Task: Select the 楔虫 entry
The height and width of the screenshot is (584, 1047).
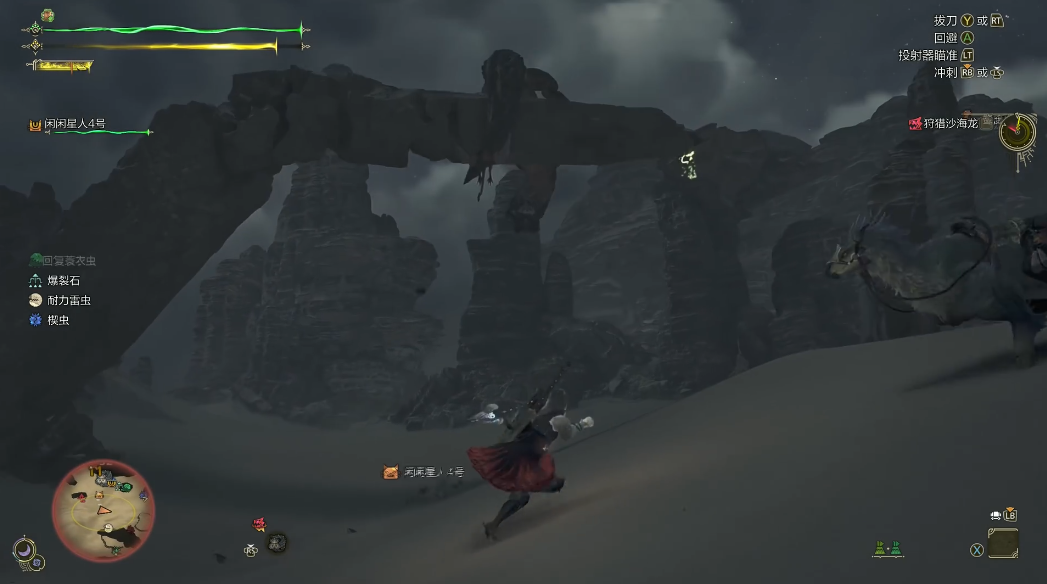Action: (x=56, y=320)
